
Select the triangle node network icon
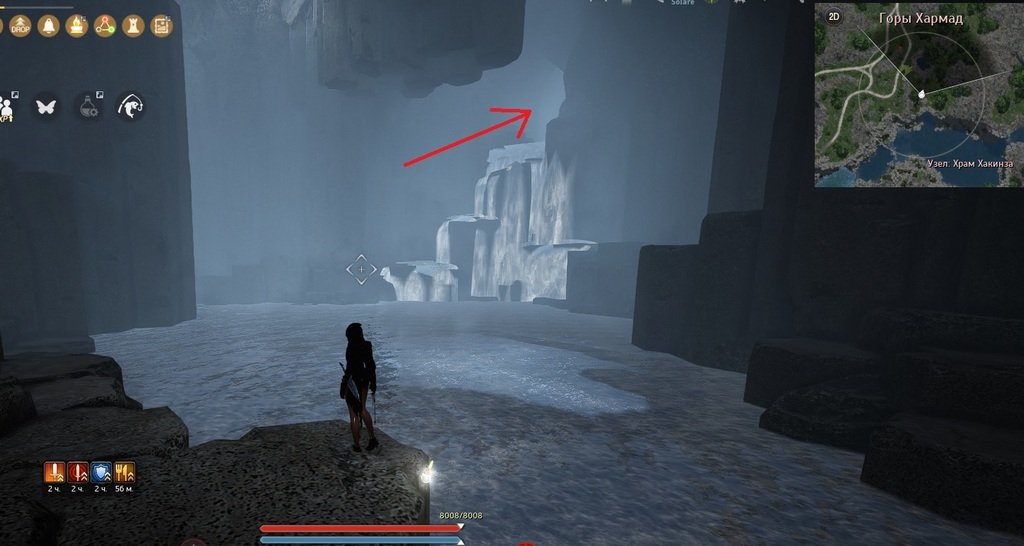105,27
